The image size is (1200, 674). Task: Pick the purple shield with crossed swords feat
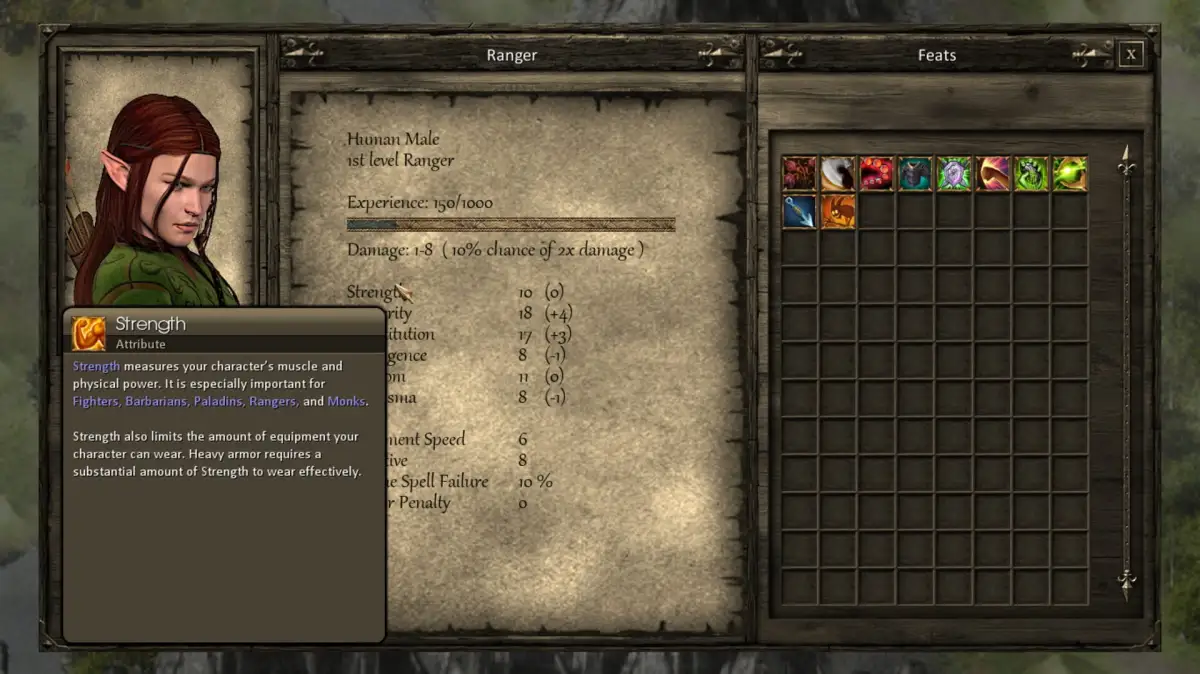(x=954, y=174)
